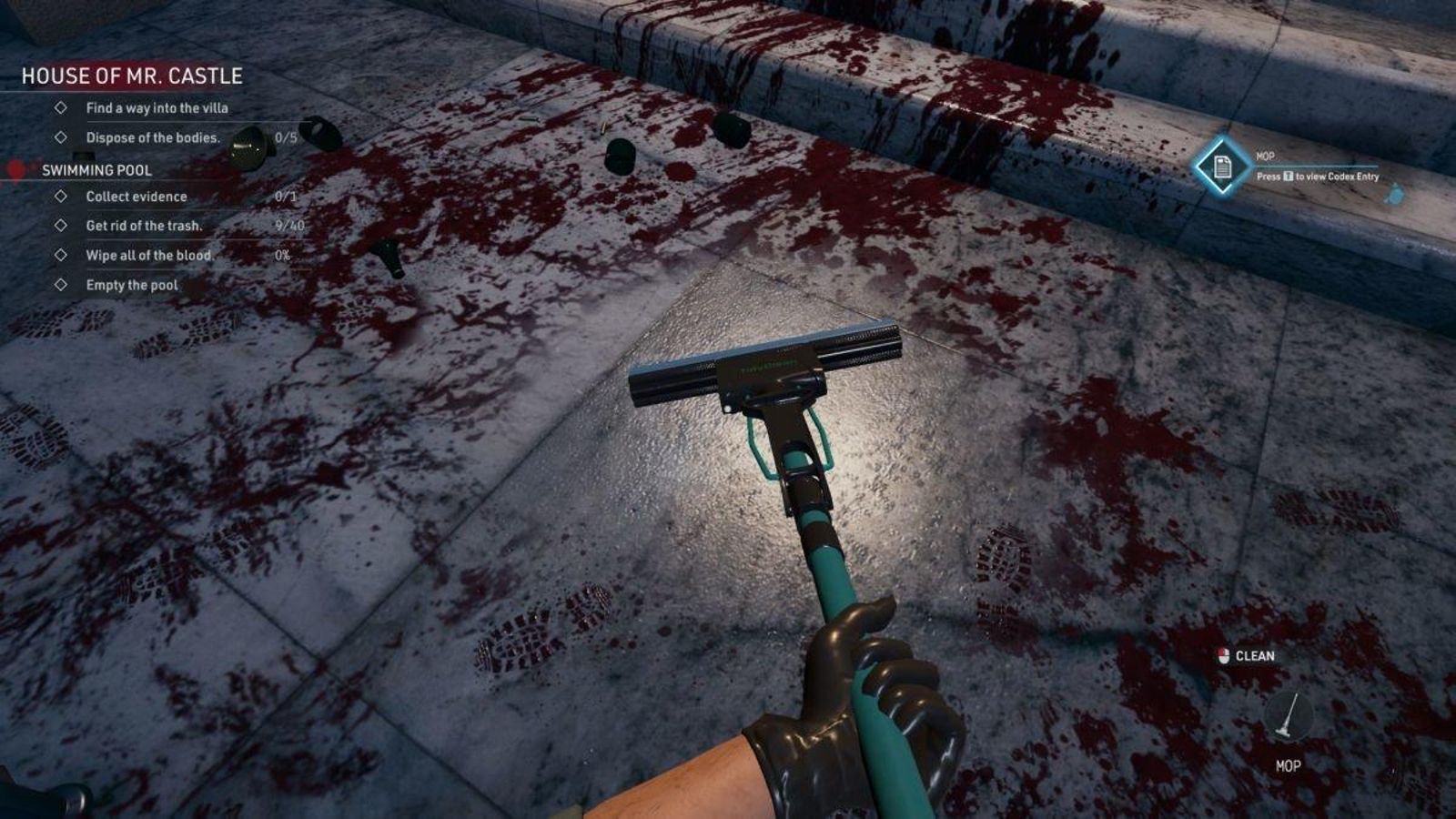
Task: Click the T key icon in the Codex prompt
Action: tap(1289, 177)
